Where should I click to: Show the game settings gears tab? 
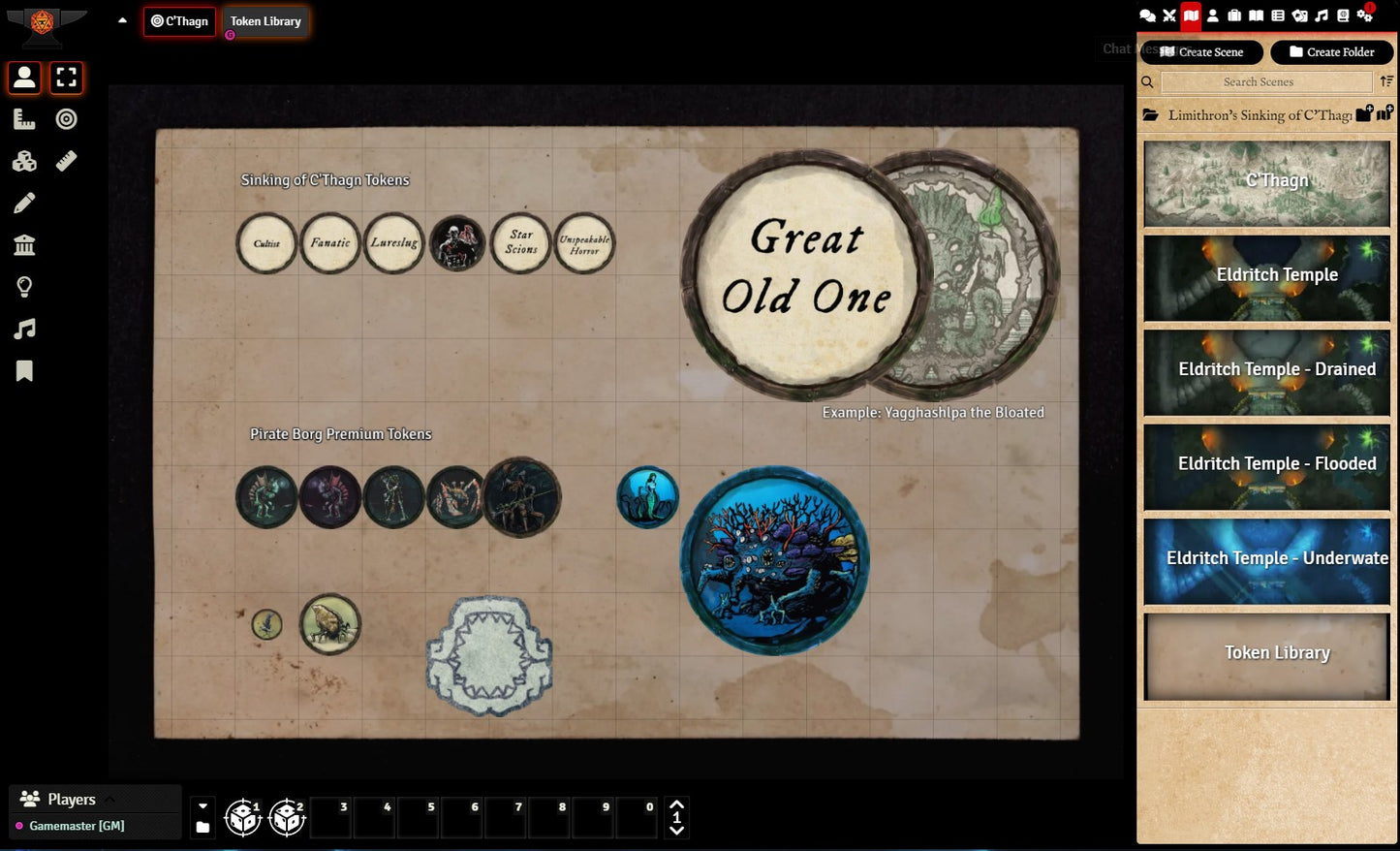(x=1365, y=16)
